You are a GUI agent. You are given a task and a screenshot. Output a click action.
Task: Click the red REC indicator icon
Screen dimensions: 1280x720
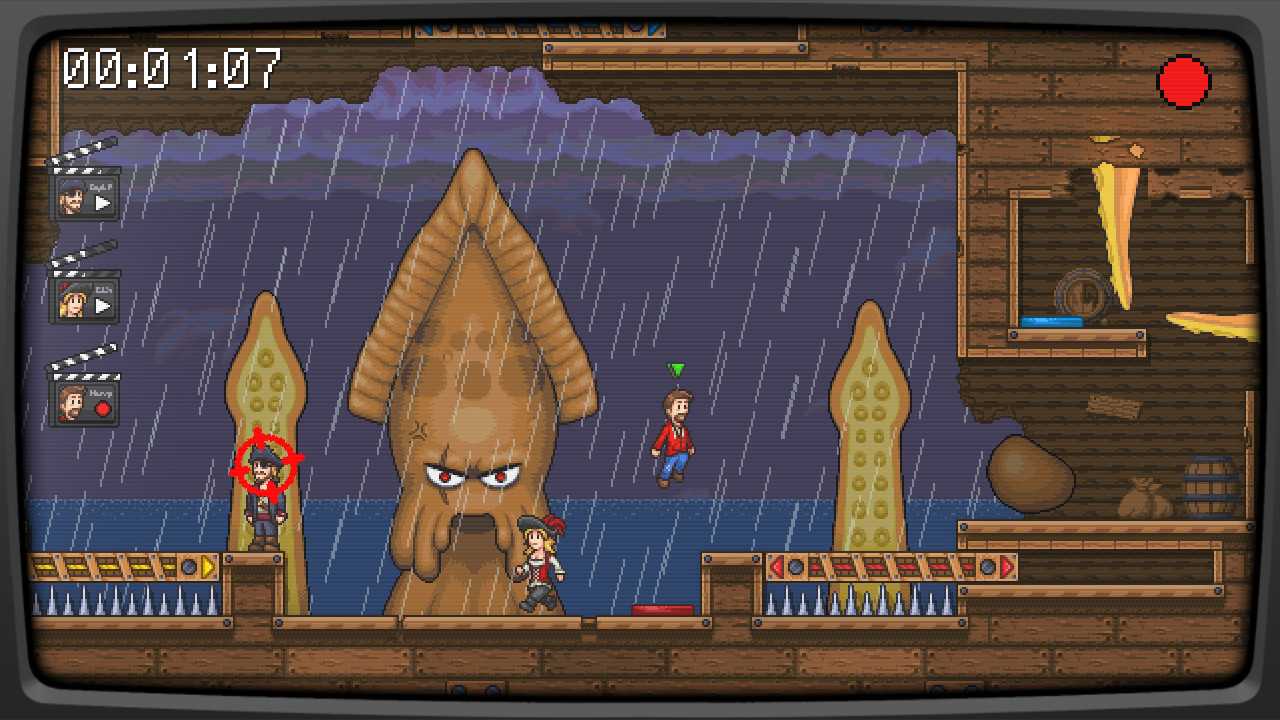click(1184, 81)
